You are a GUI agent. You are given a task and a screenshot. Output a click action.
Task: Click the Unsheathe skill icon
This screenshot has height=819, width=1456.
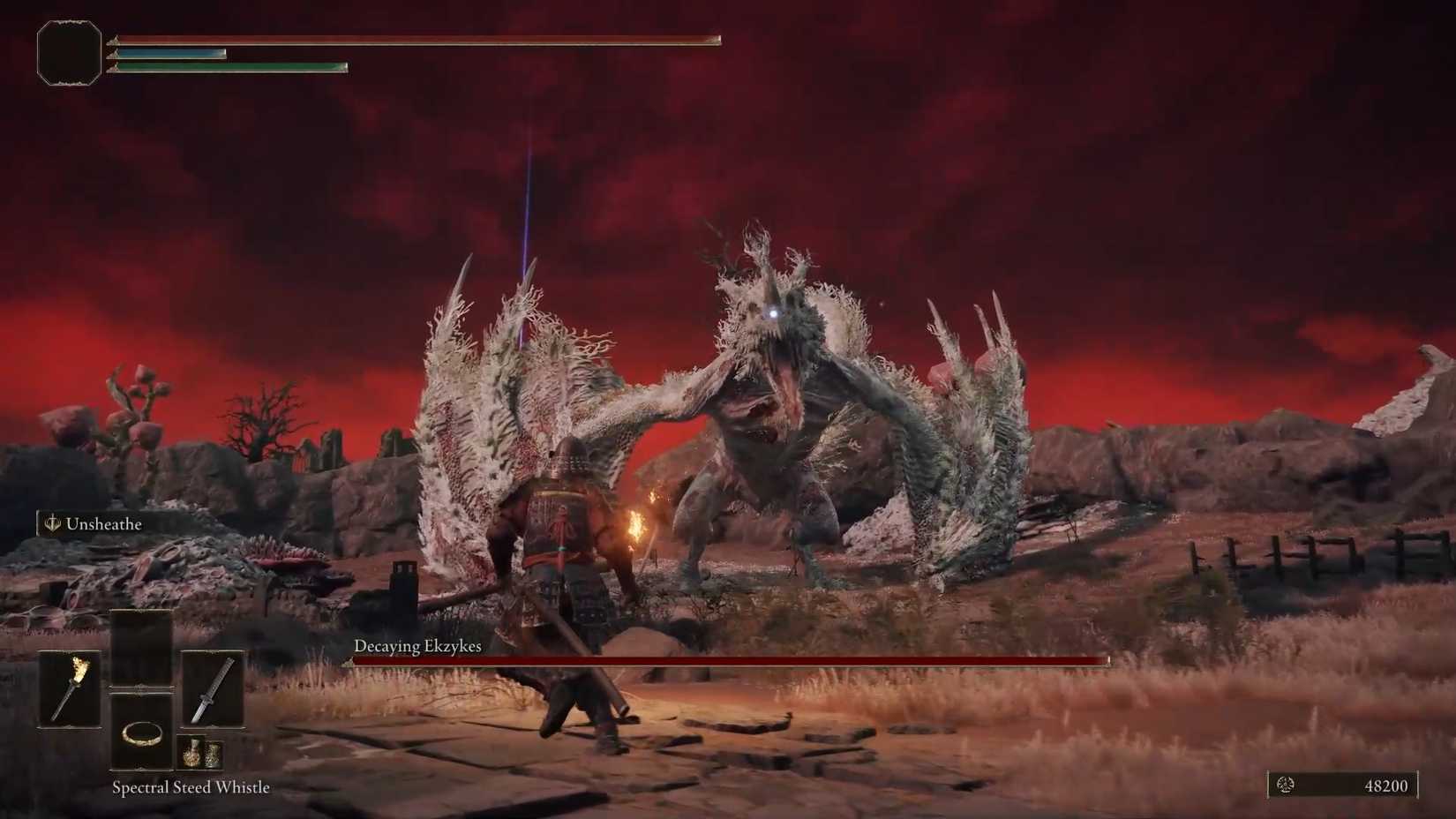(x=51, y=522)
